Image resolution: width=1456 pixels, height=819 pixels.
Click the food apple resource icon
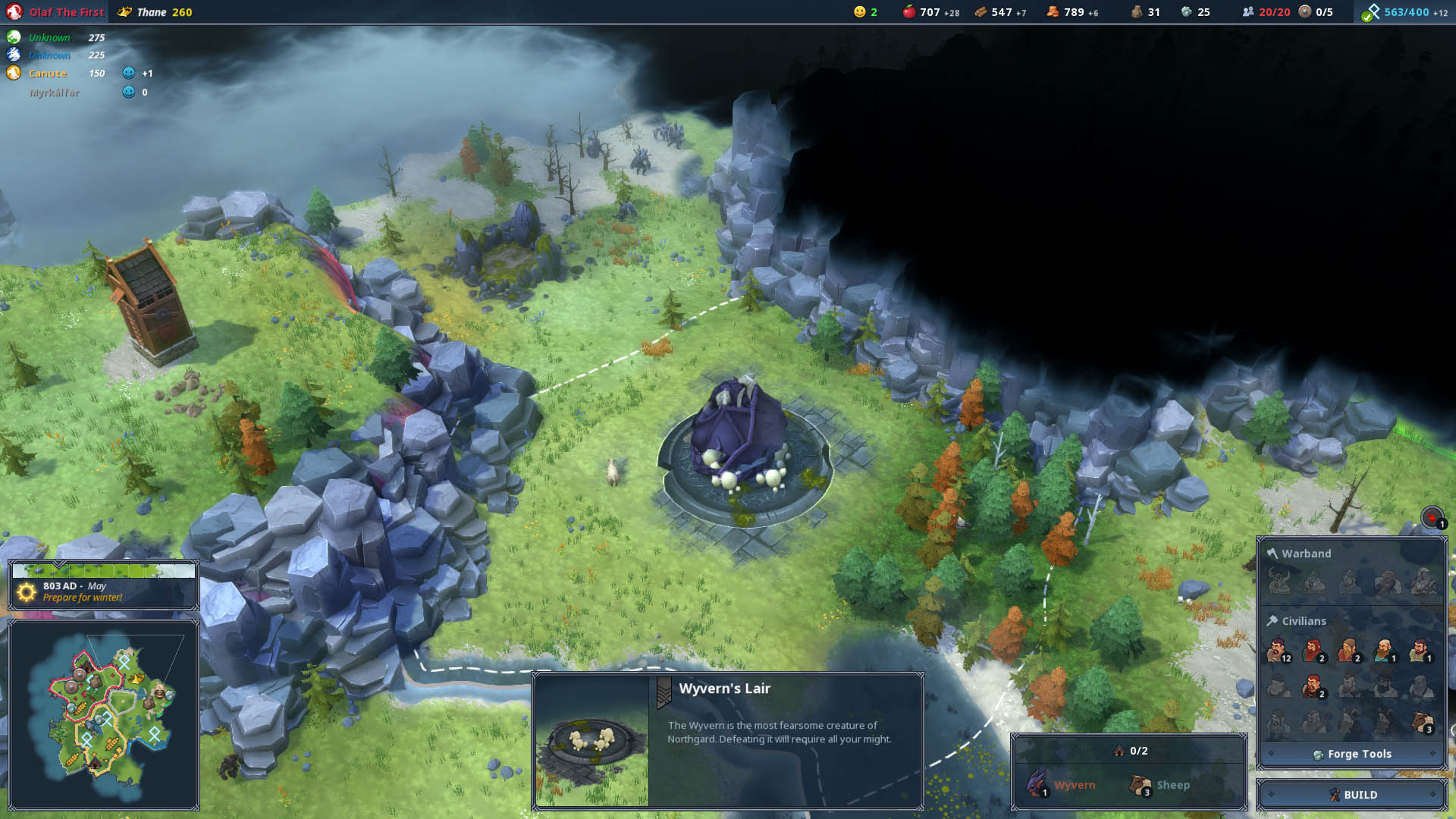[x=908, y=12]
